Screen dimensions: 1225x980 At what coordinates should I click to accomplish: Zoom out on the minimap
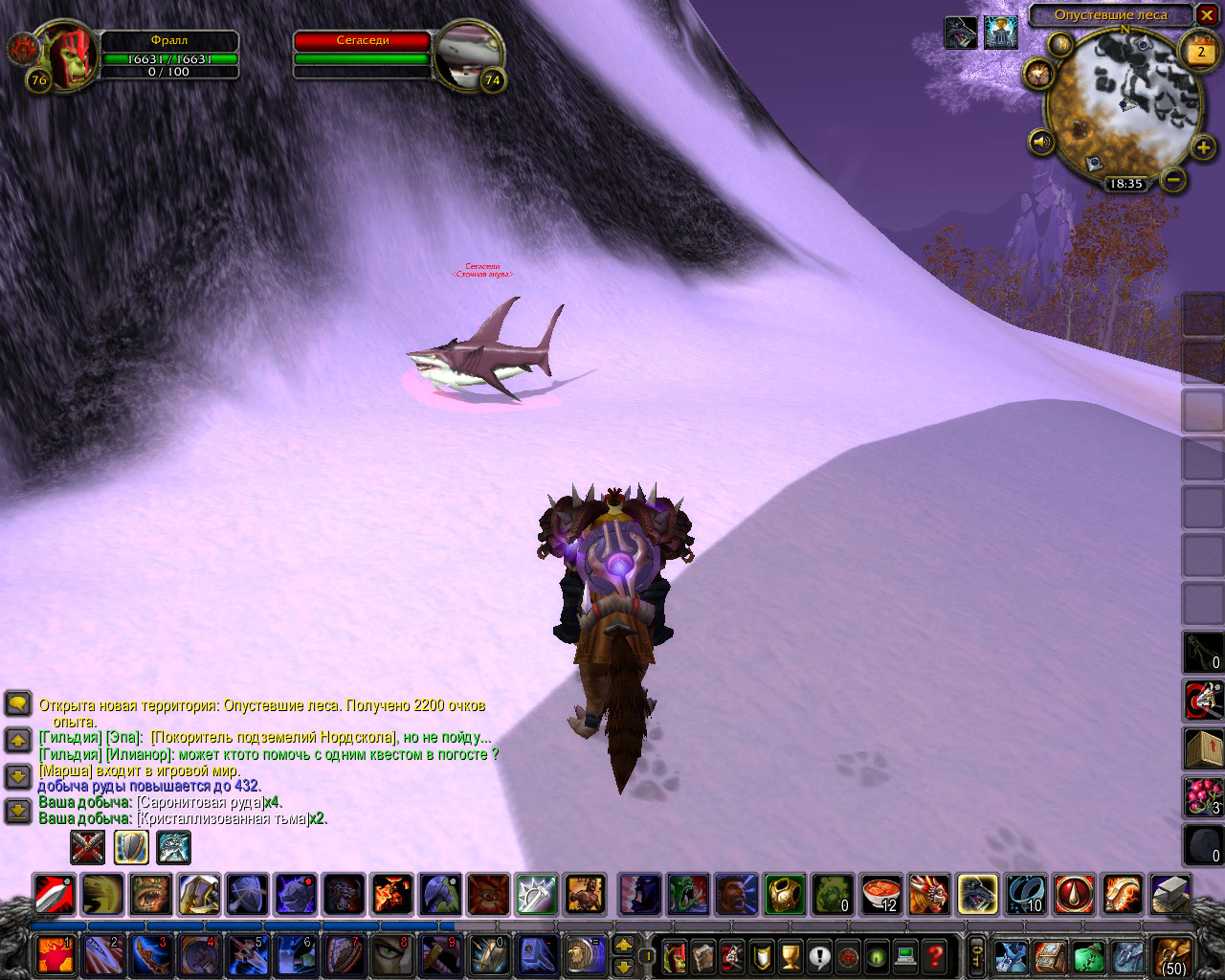tap(1174, 179)
